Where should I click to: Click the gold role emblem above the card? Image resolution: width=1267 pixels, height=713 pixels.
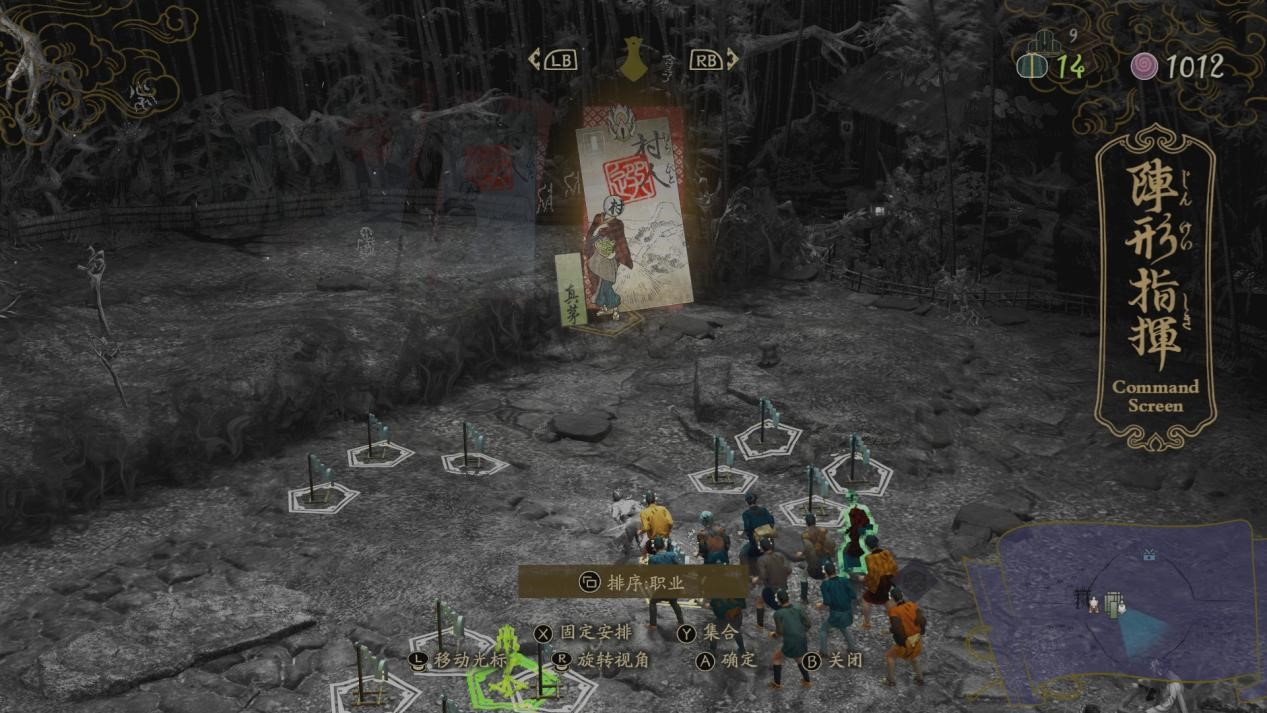pos(632,58)
